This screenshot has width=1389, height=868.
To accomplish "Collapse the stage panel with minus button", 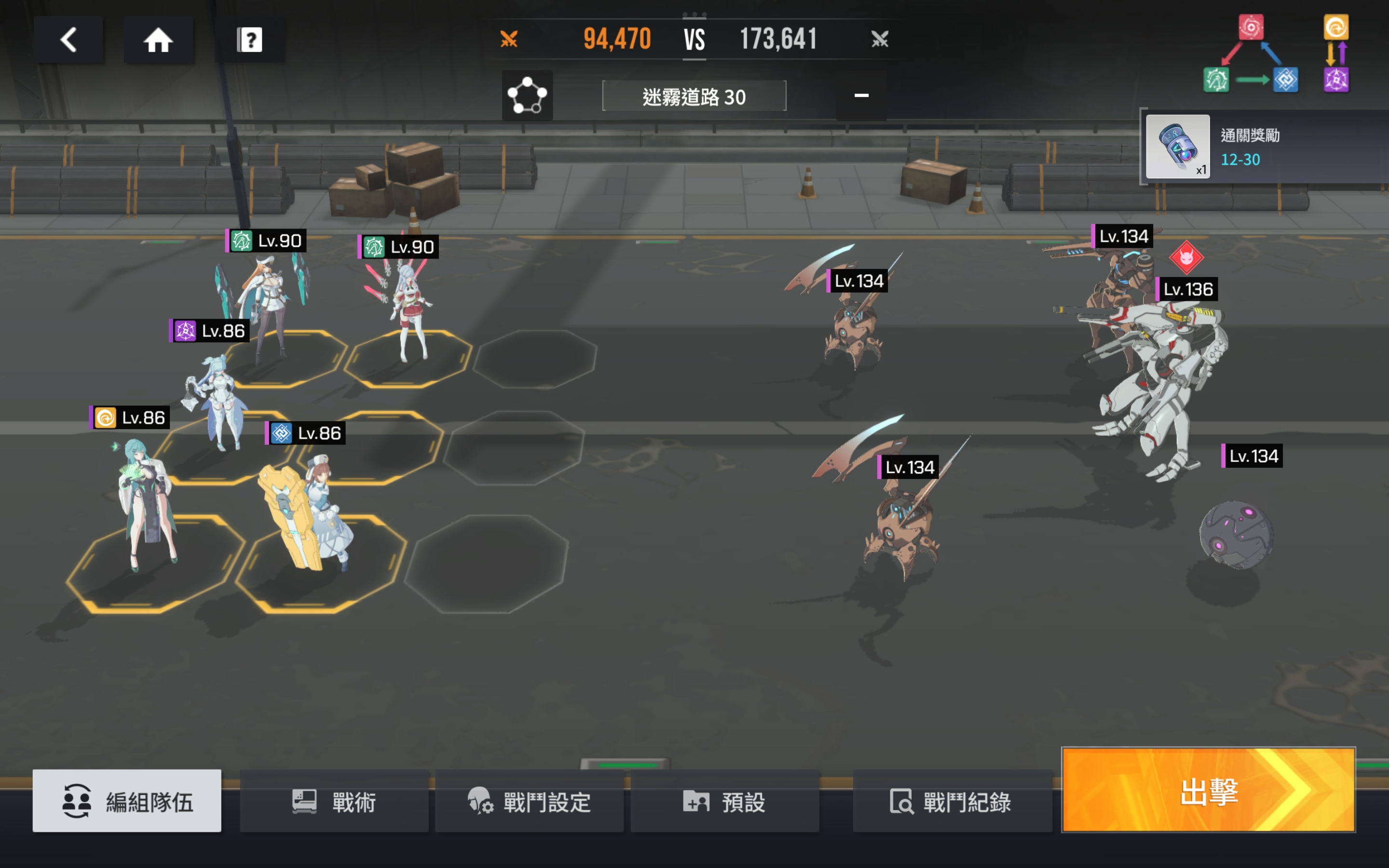I will click(x=861, y=95).
